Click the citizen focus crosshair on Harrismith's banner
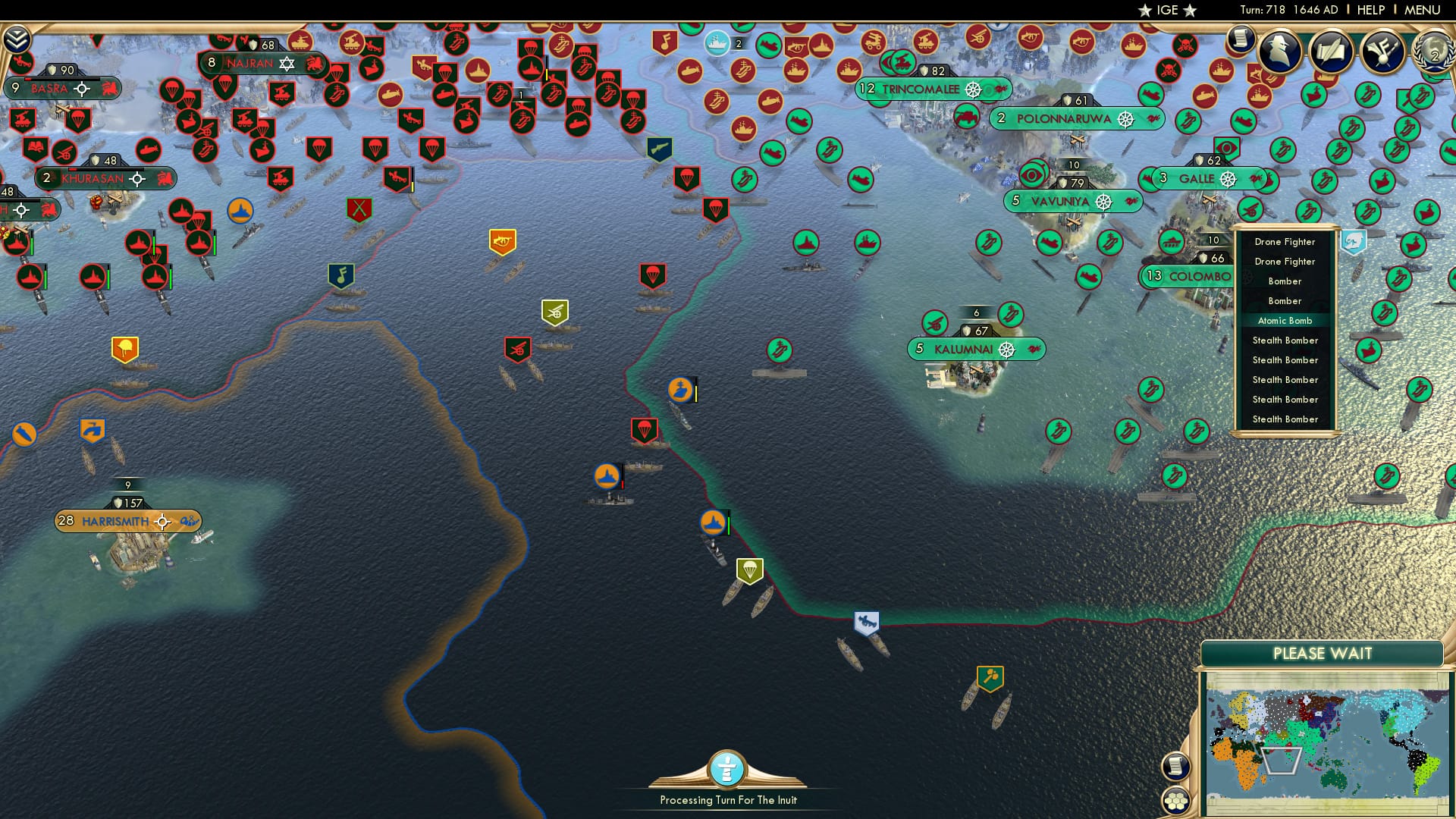Screen dimensions: 1456x819 point(162,521)
